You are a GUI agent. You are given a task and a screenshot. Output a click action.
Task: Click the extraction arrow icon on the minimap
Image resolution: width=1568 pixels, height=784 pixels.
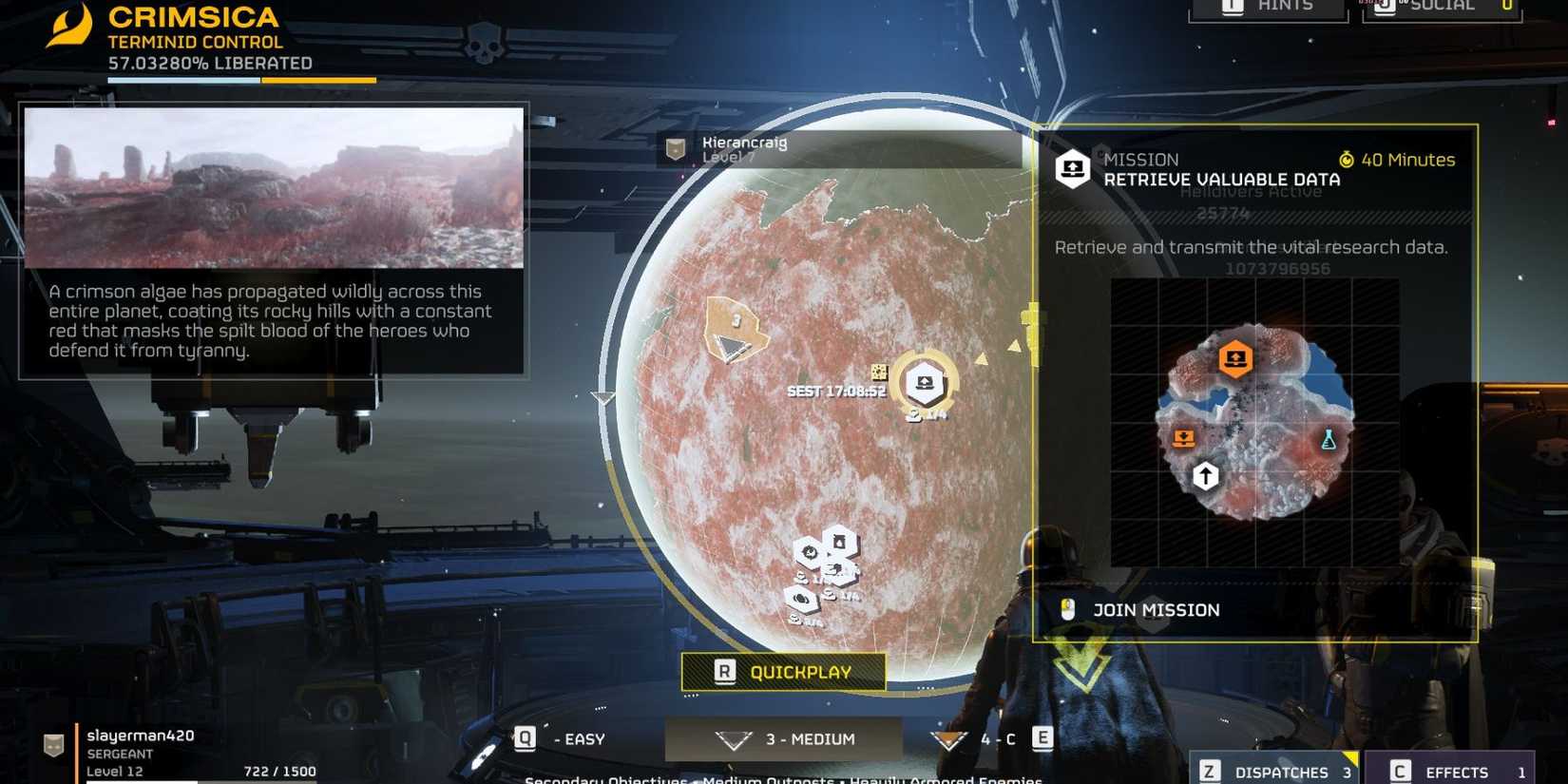1205,475
